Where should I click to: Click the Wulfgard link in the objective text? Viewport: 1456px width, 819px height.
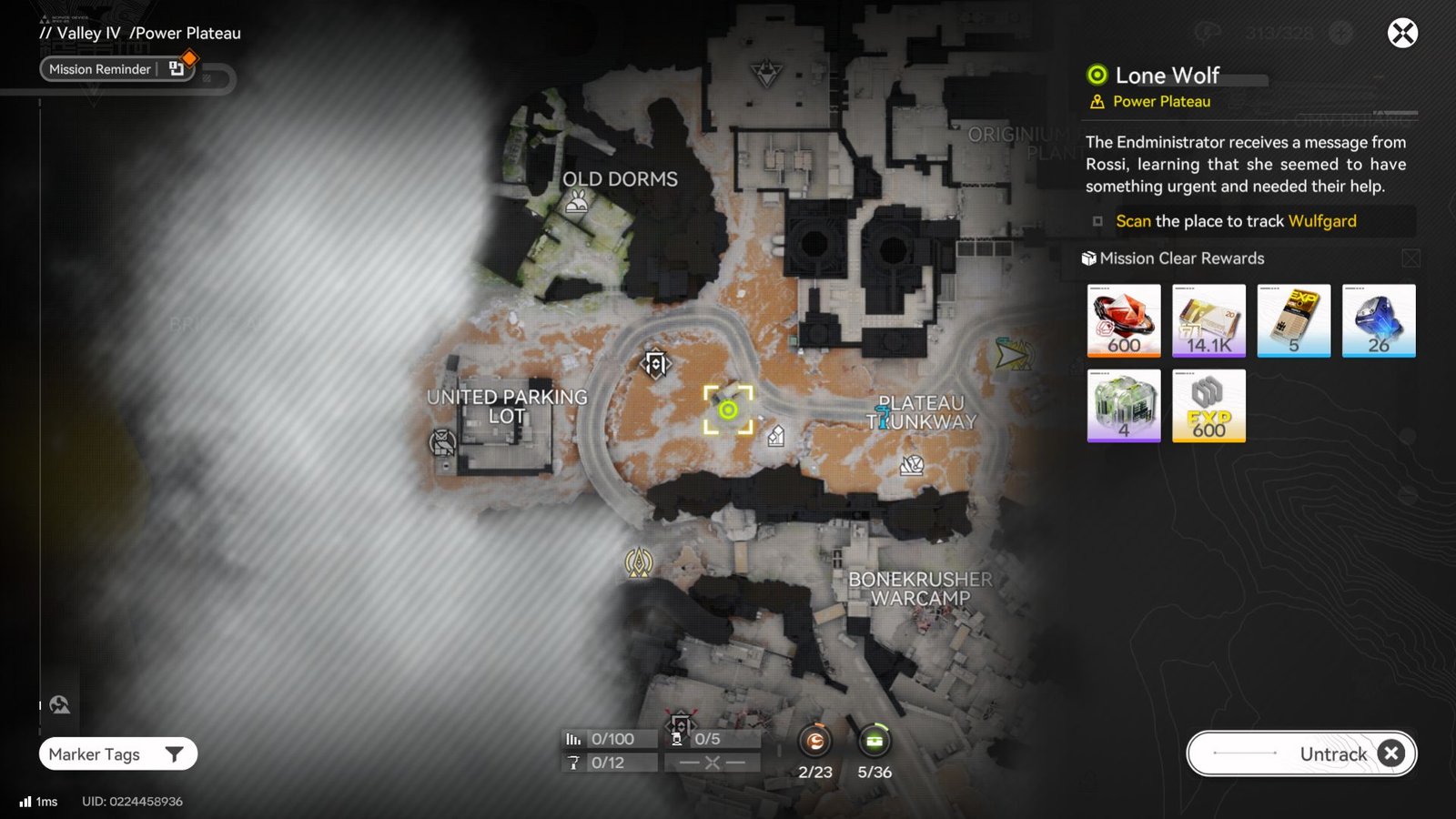(x=1321, y=221)
